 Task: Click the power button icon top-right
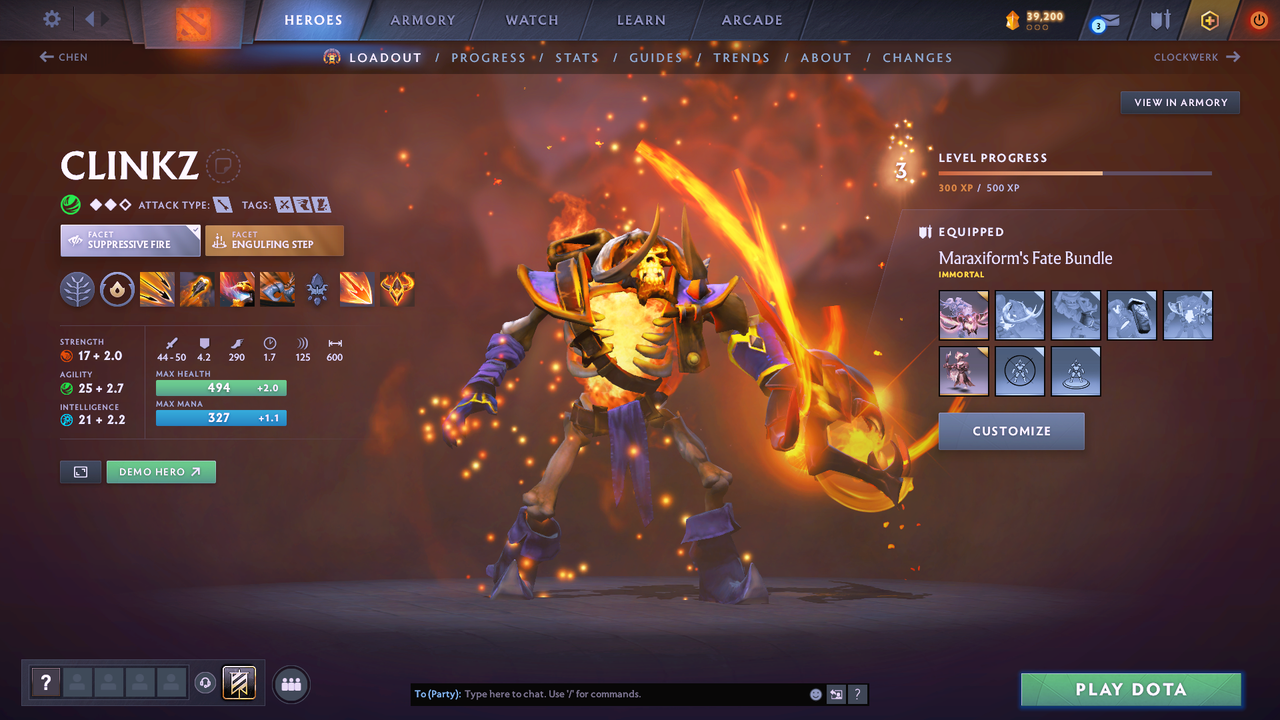click(x=1258, y=20)
